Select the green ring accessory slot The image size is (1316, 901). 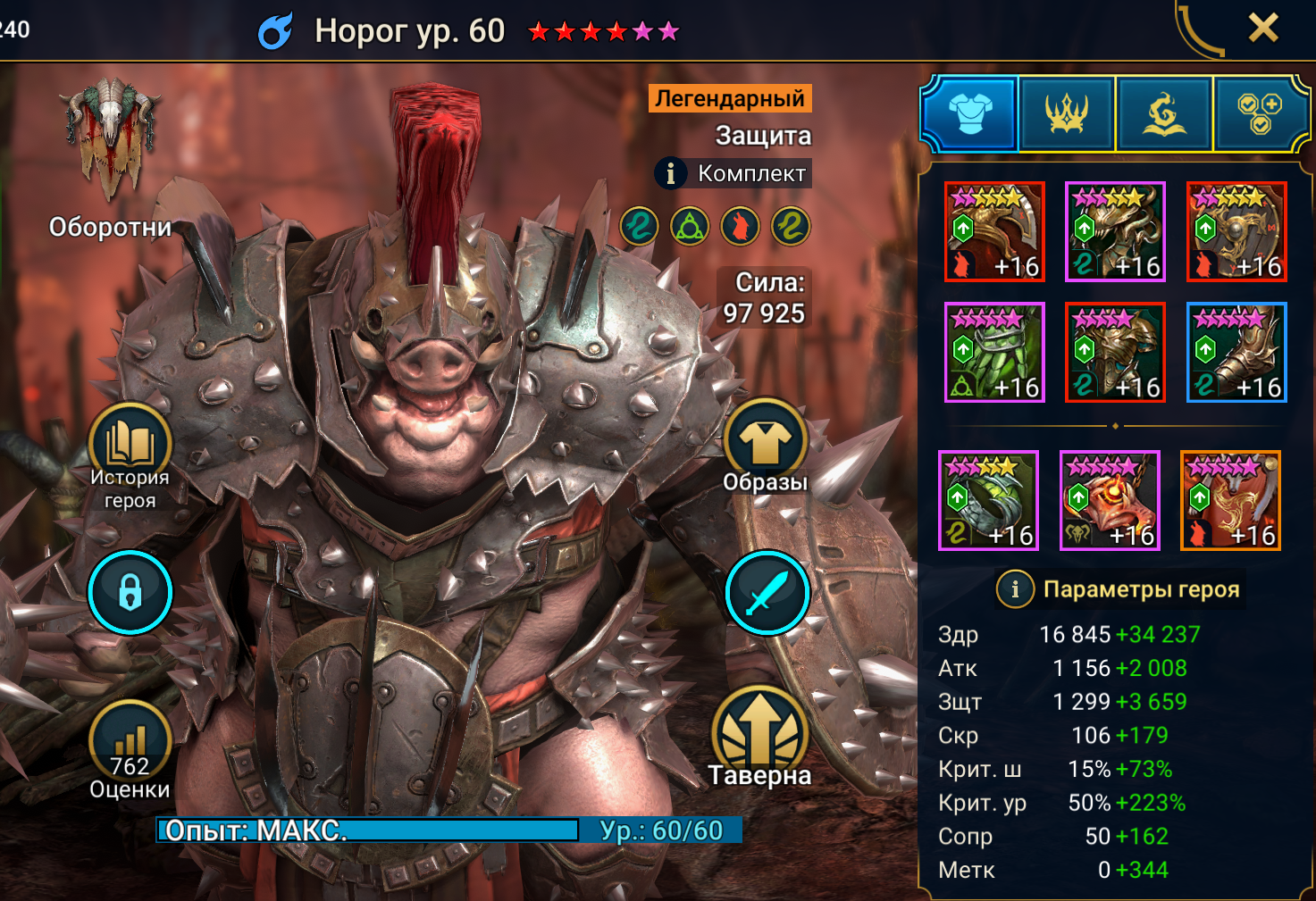988,501
